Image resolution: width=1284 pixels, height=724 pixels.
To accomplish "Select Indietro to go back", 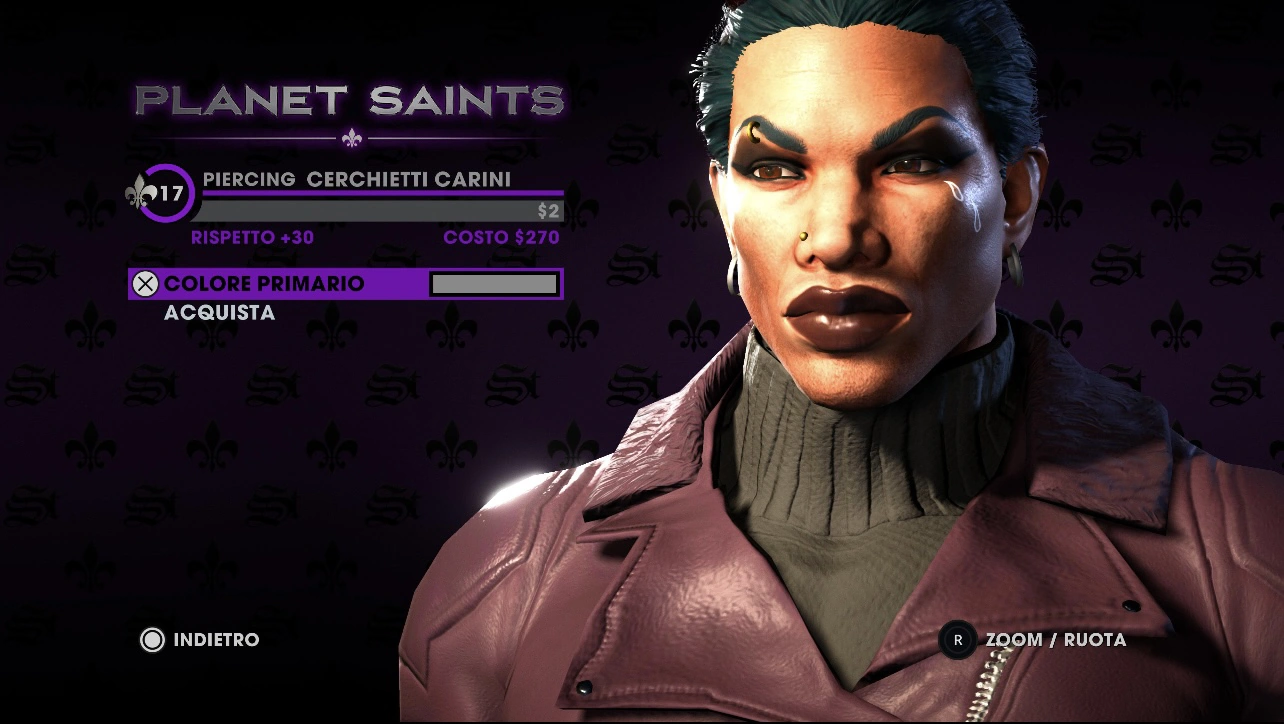I will tap(200, 639).
